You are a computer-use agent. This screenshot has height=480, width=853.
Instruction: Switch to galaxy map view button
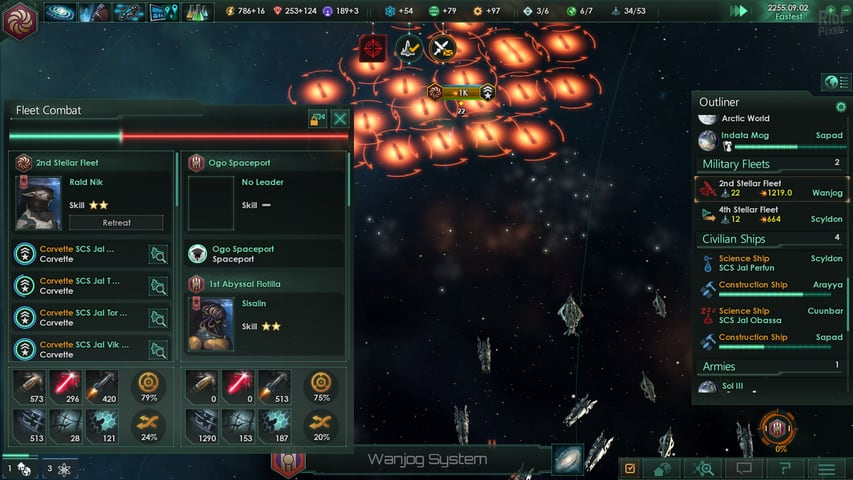point(567,459)
